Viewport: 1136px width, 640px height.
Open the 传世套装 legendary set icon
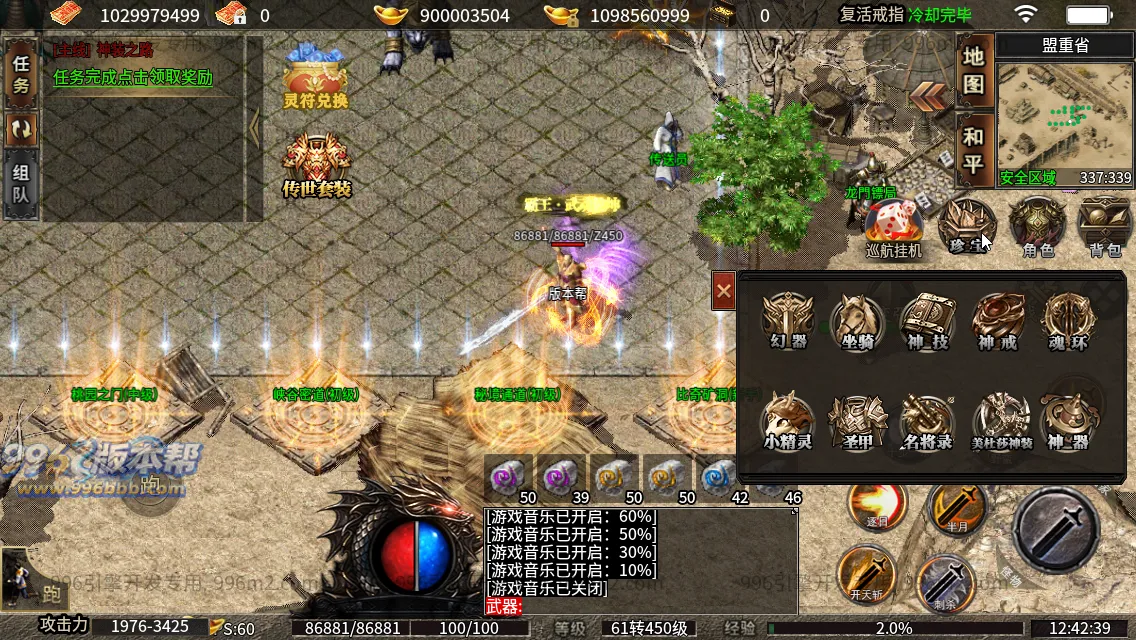[316, 165]
